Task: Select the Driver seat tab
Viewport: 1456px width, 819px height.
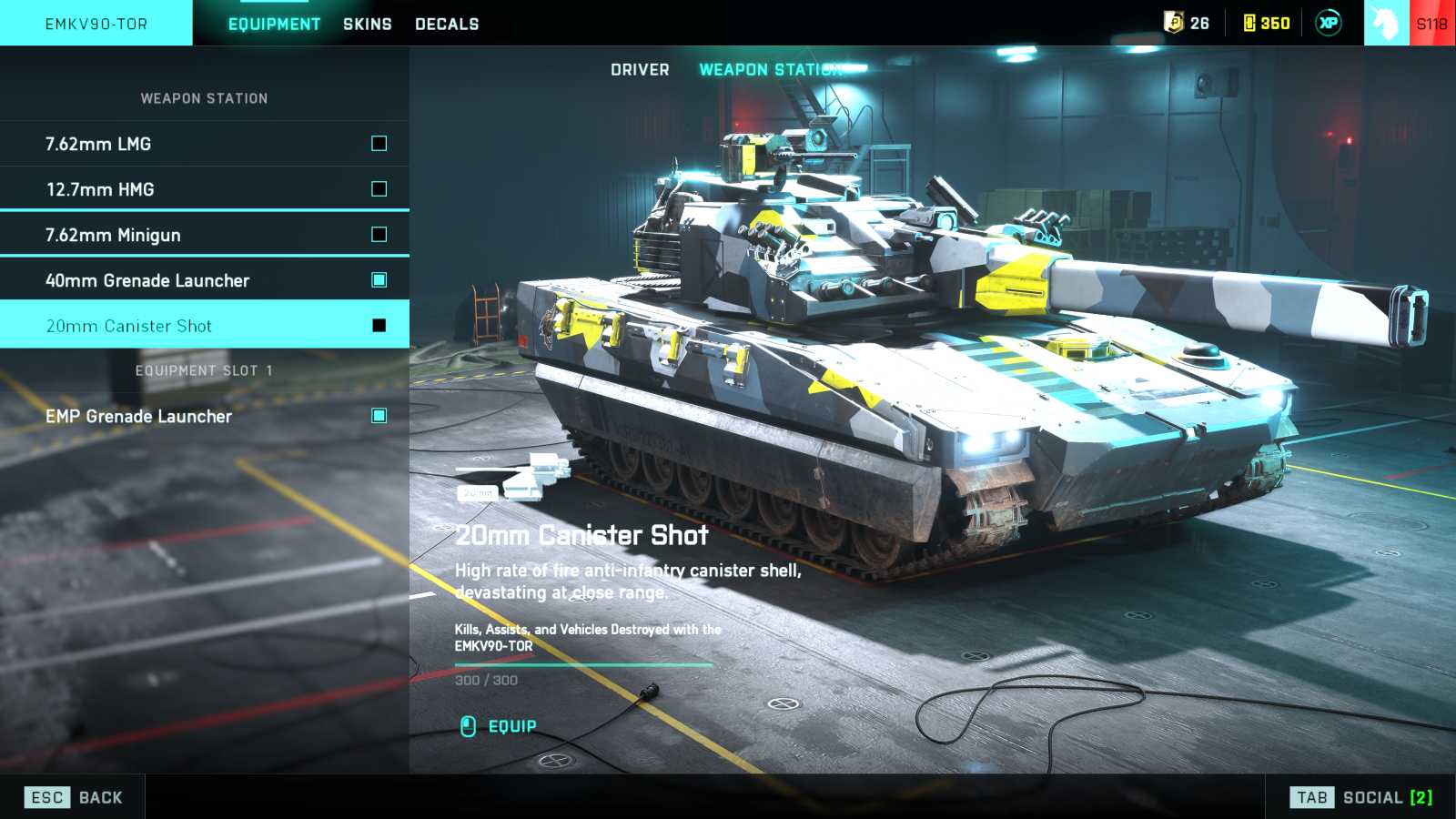Action: pos(640,70)
